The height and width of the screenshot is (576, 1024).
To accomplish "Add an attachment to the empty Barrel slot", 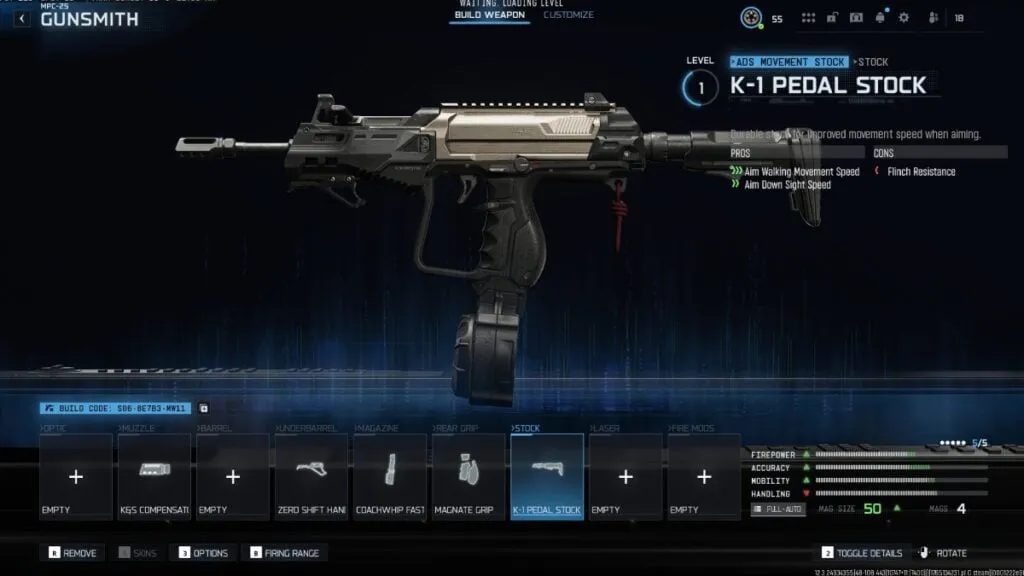I will (232, 477).
